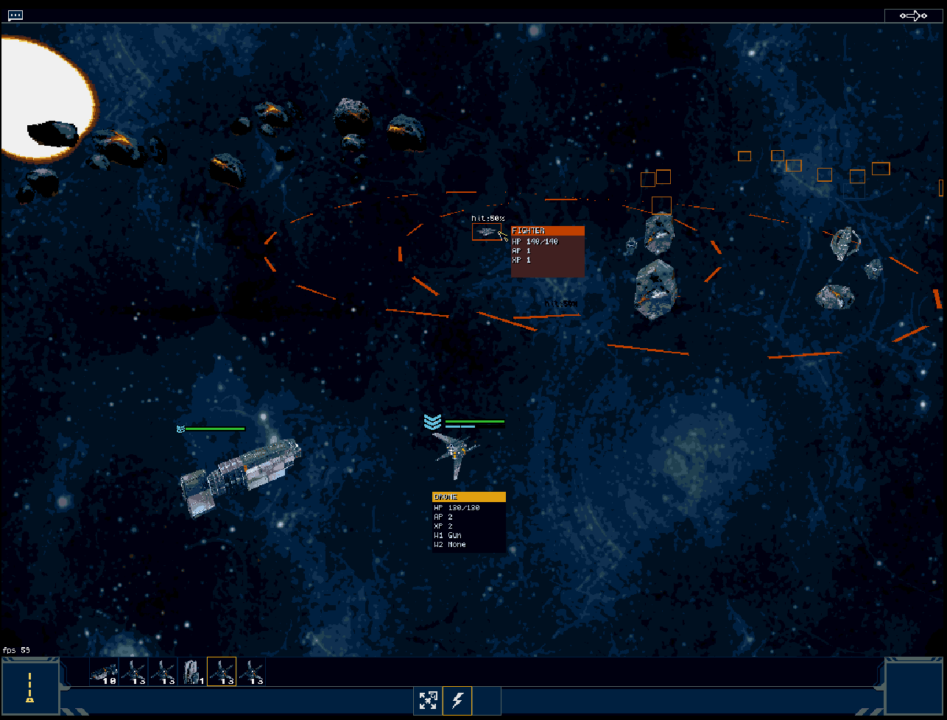Open the menu with the three-dots button
This screenshot has width=947, height=720.
tap(15, 15)
